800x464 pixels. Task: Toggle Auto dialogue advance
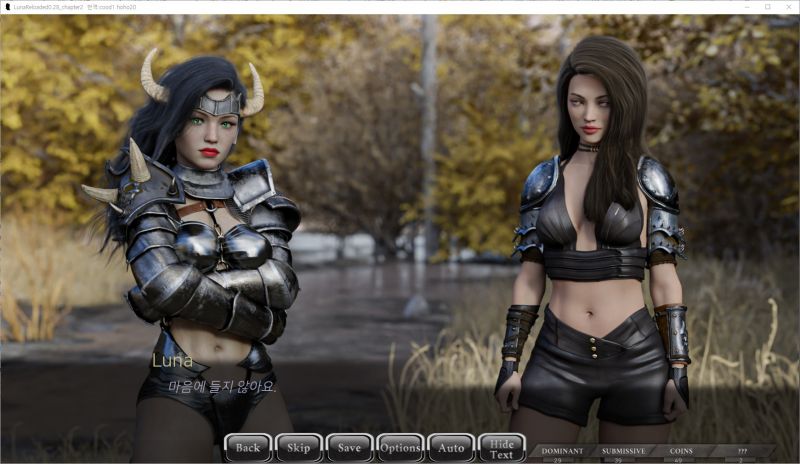point(451,448)
